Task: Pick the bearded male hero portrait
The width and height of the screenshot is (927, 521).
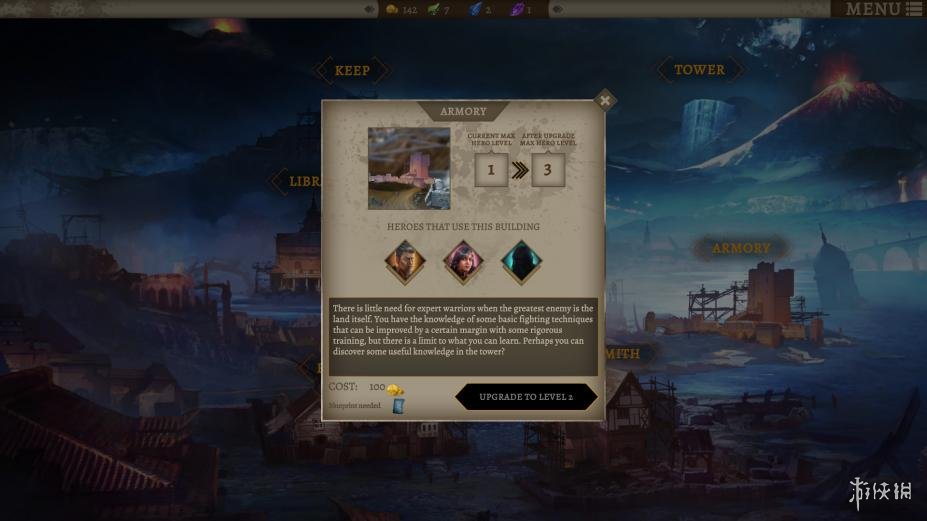Action: 405,262
